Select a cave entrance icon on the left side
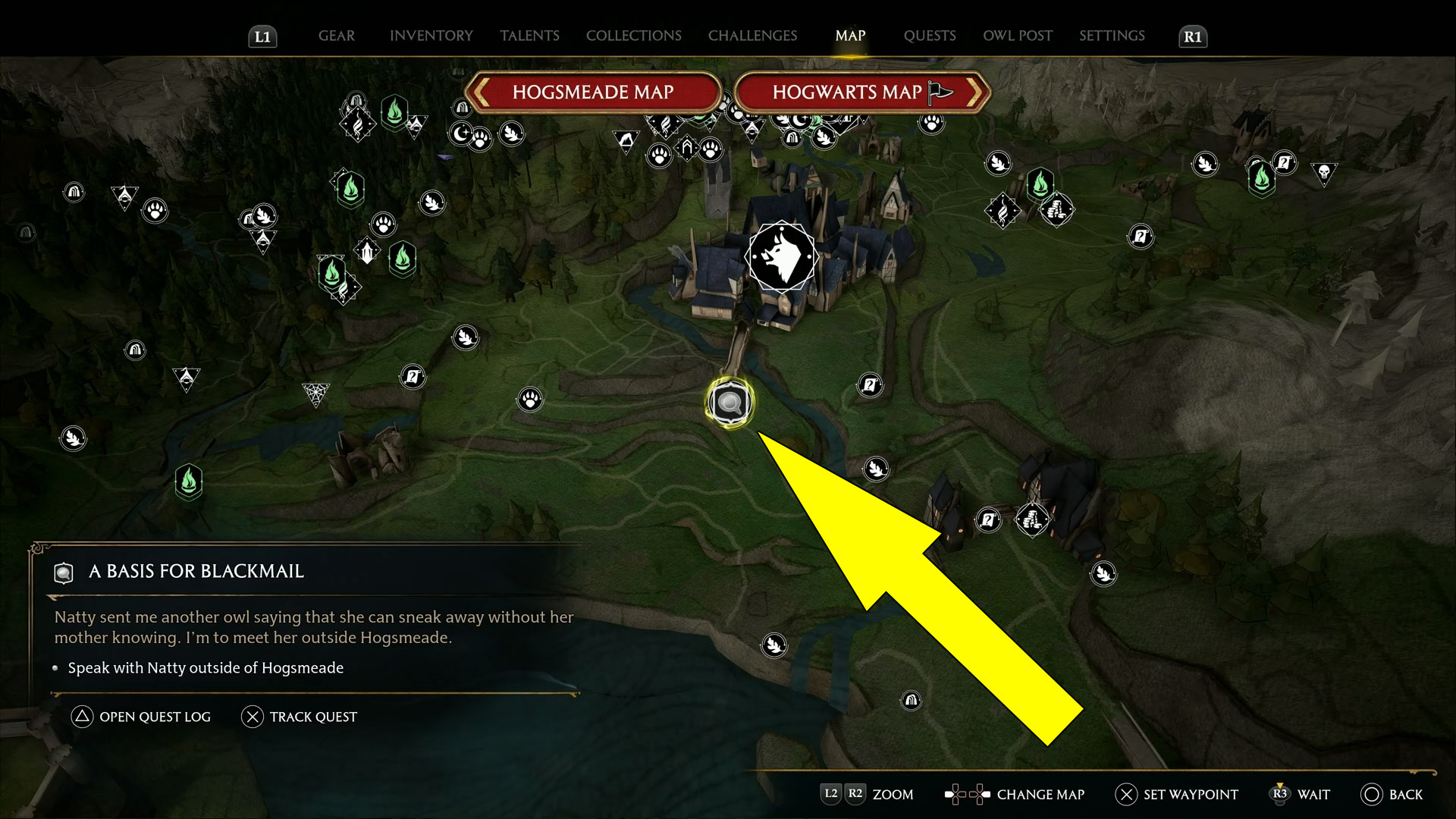Viewport: 1456px width, 819px height. click(x=135, y=350)
